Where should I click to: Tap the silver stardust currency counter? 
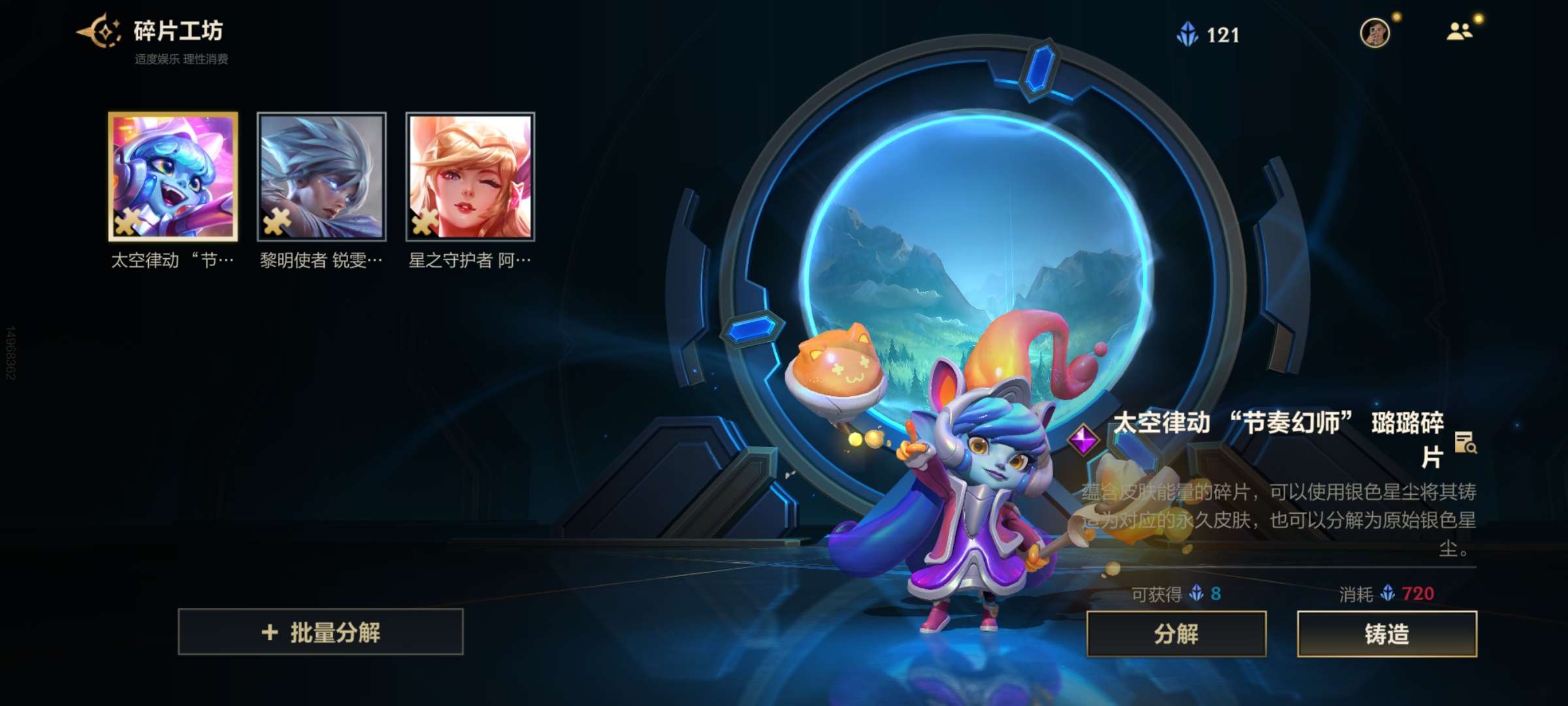(1209, 34)
